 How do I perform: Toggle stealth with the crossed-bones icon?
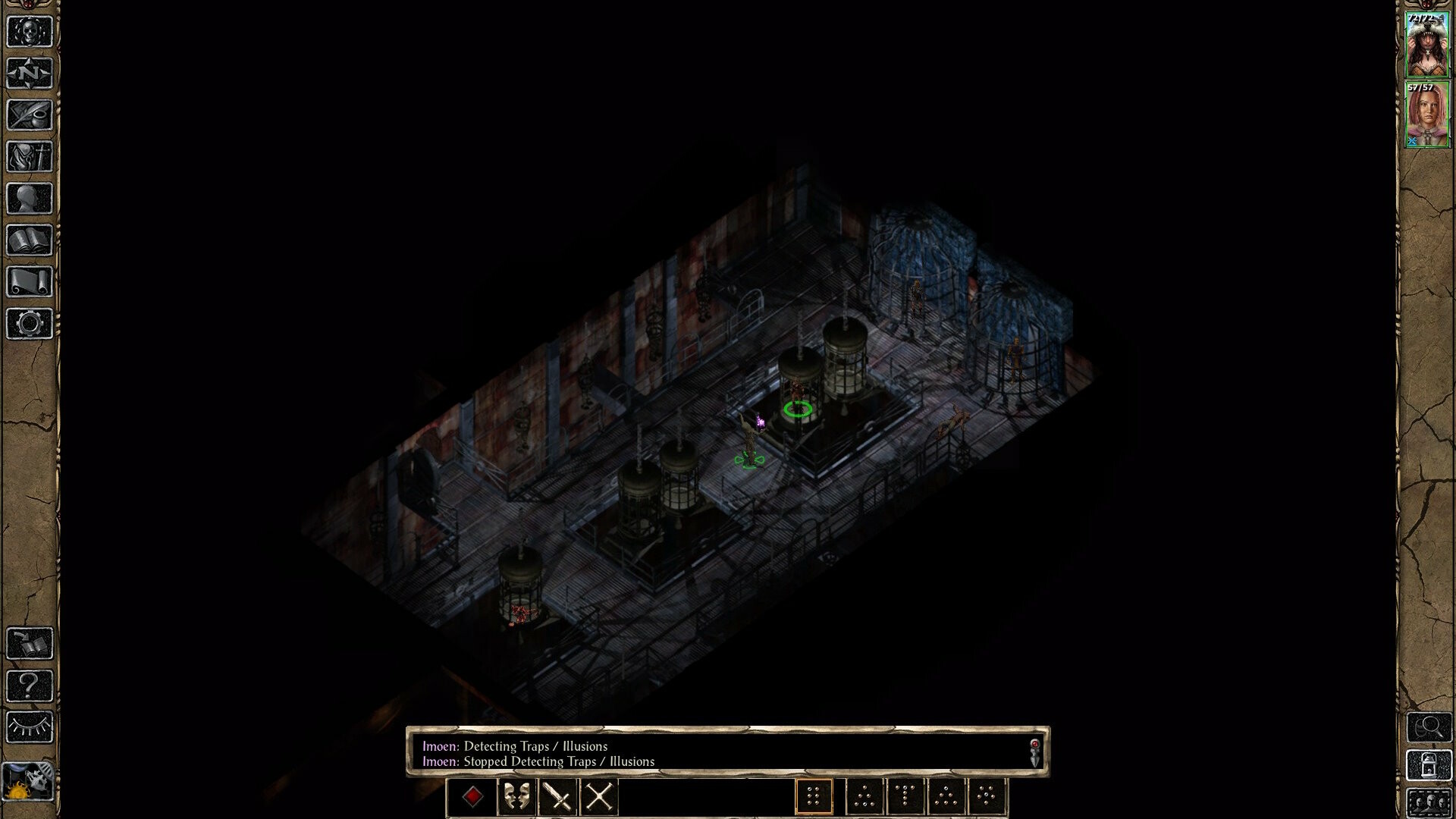coord(600,797)
